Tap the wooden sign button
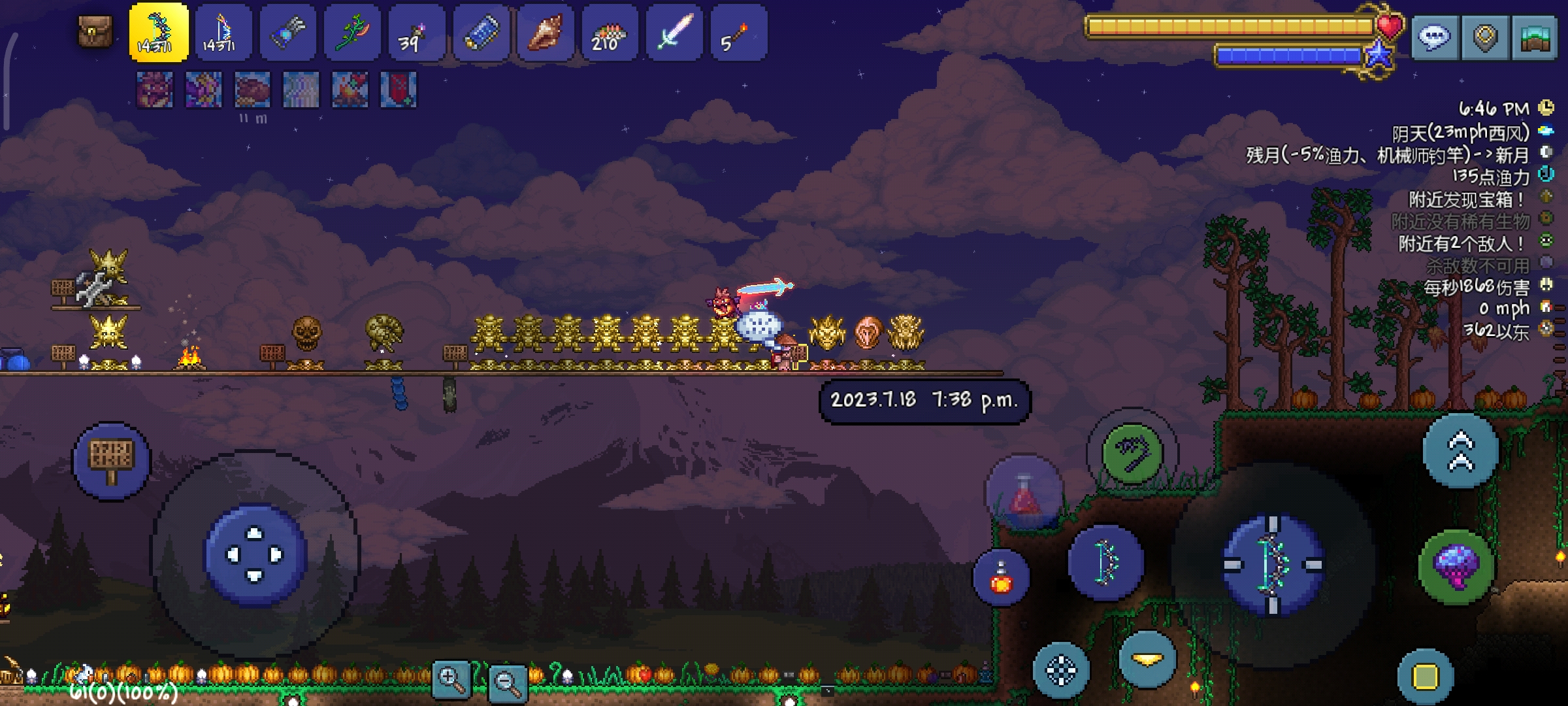1568x706 pixels. tap(111, 461)
